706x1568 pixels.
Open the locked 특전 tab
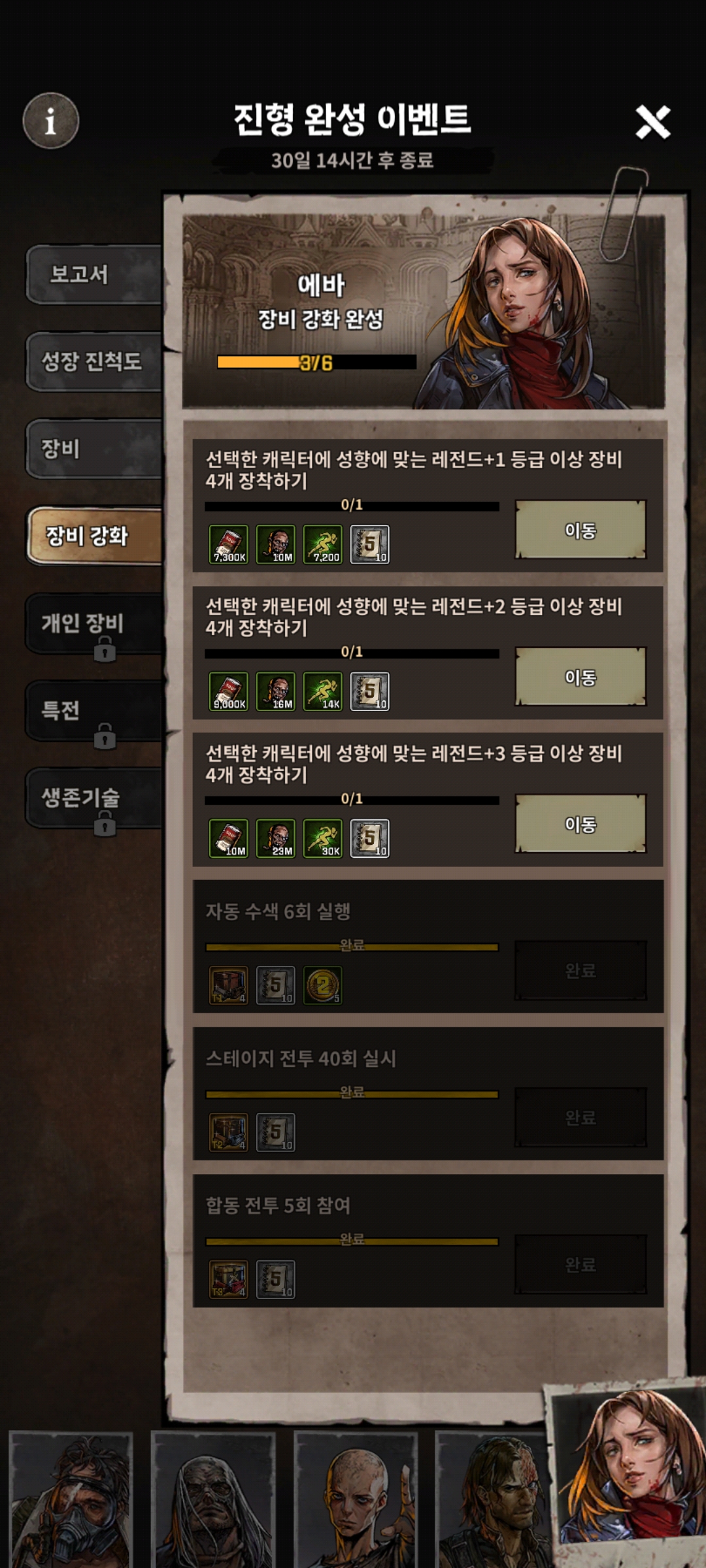[93, 711]
